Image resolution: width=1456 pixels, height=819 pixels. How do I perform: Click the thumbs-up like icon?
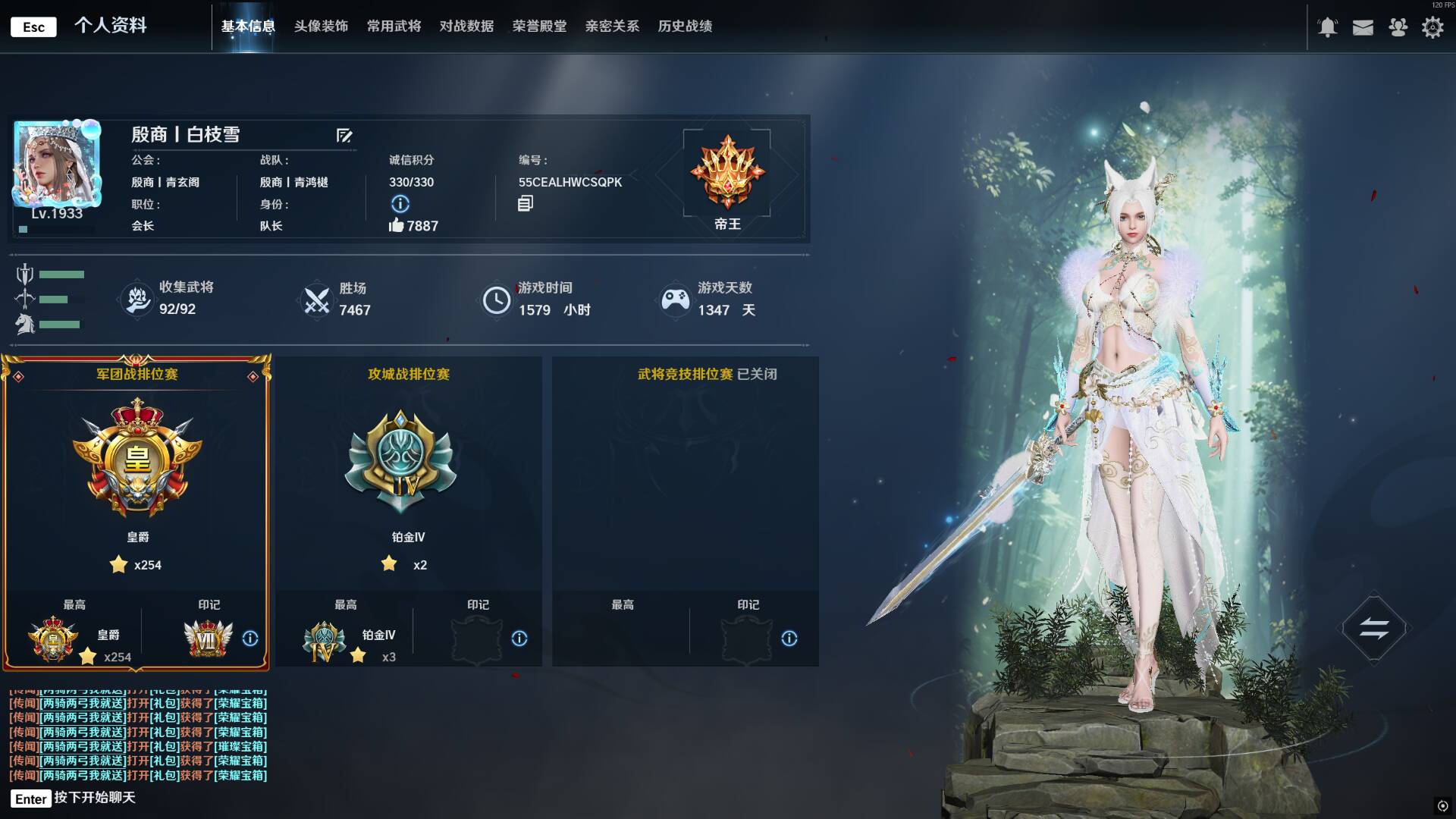pos(396,225)
